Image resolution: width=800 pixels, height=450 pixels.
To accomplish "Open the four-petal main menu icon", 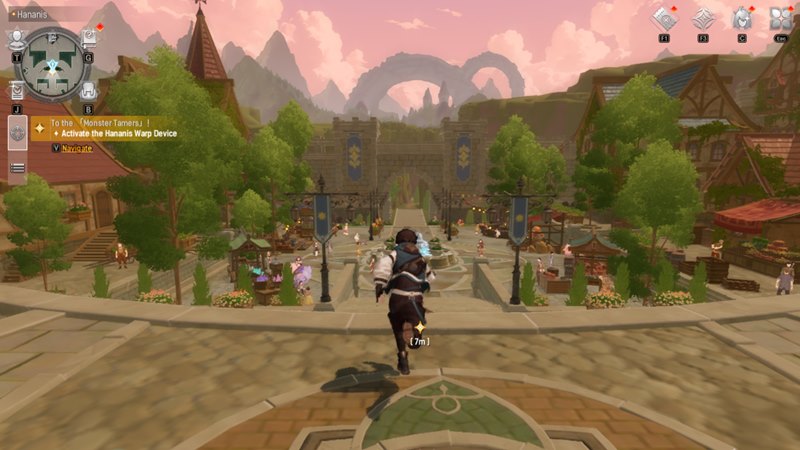I will (780, 18).
